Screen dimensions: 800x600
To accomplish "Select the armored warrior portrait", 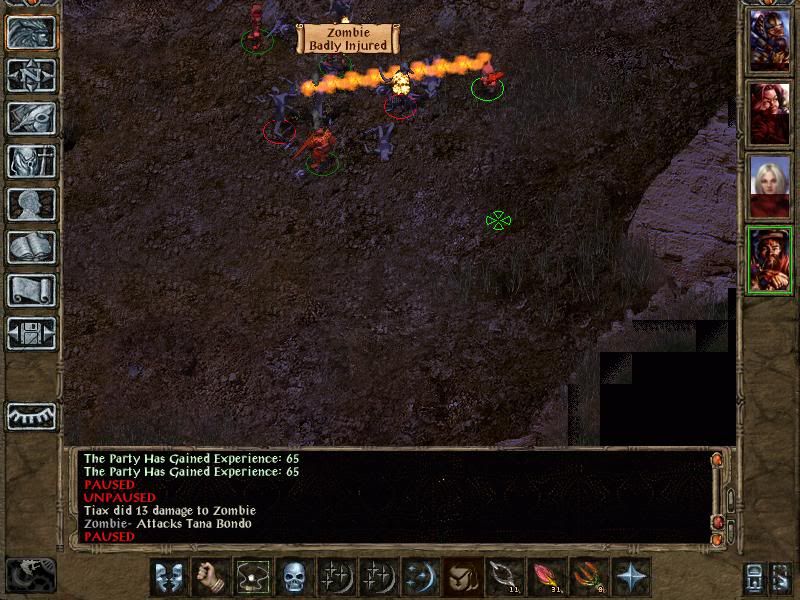I will 769,41.
